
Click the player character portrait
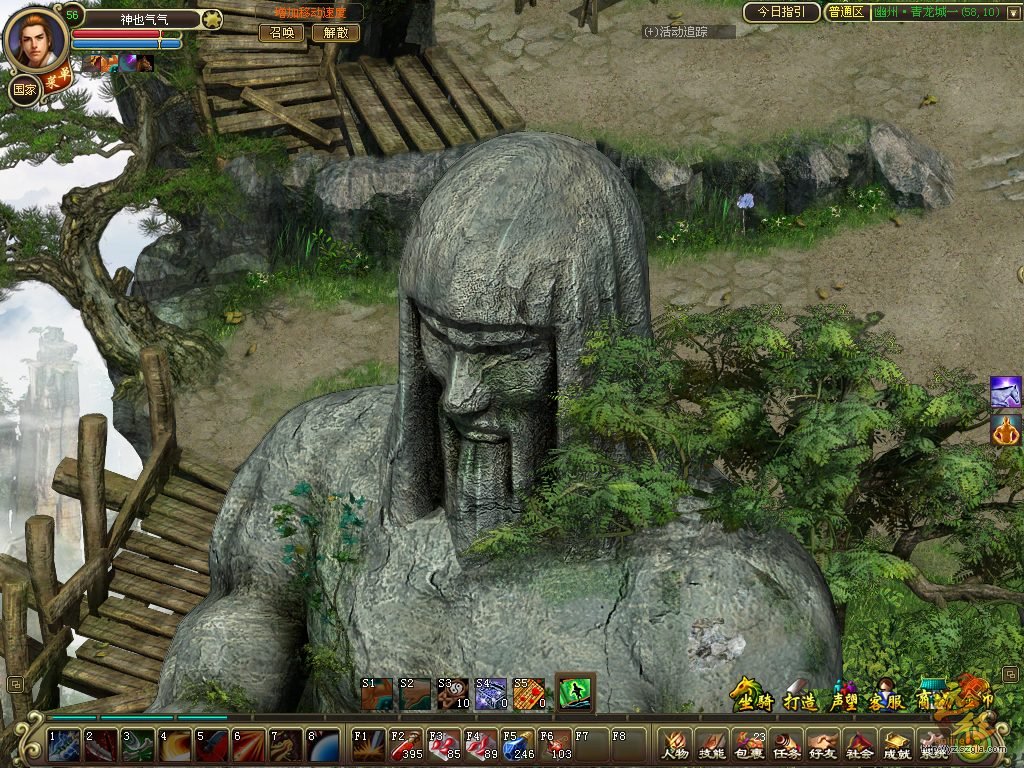click(x=36, y=38)
